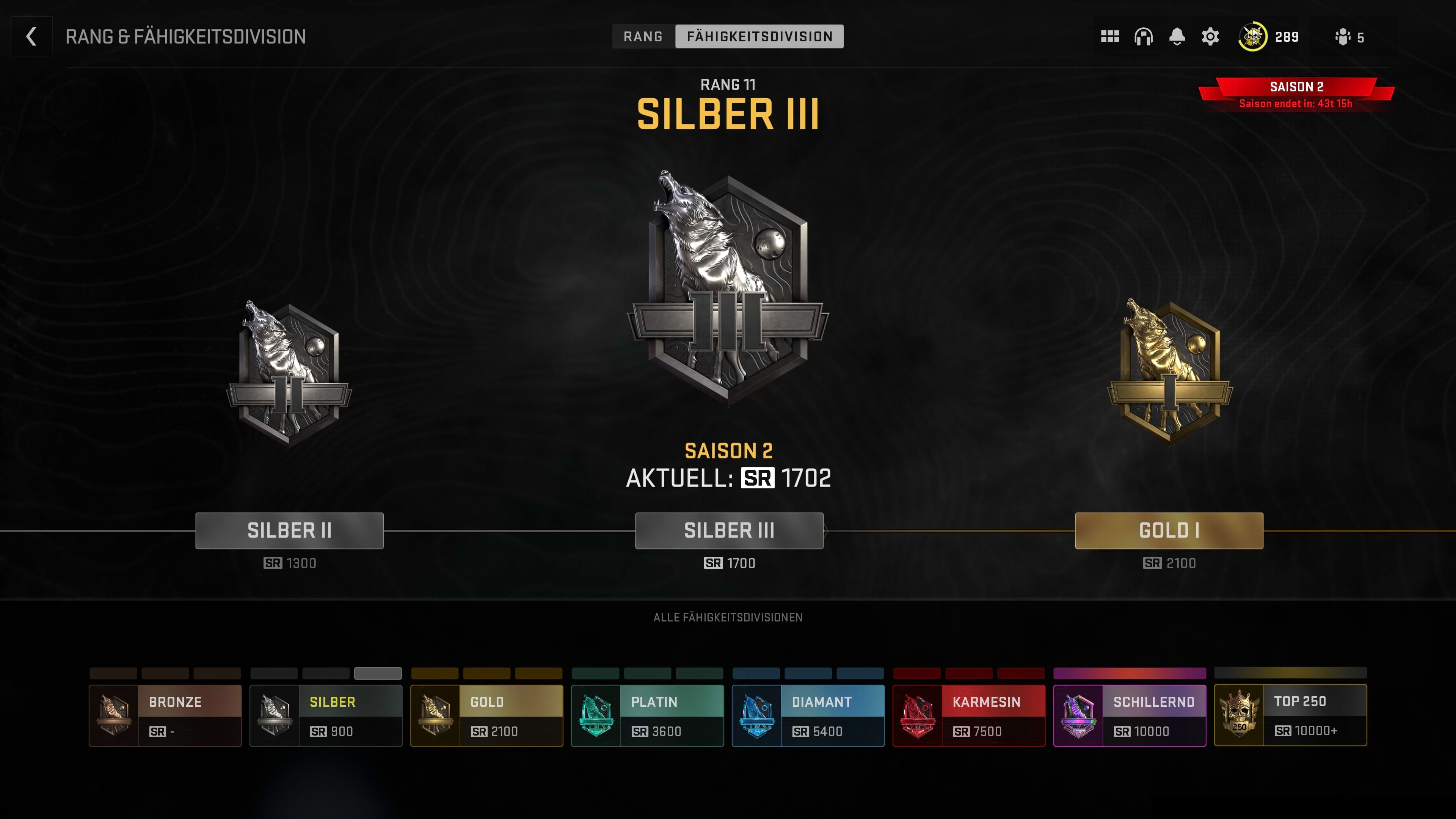The image size is (1456, 819).
Task: Open the player profile emblem
Action: [1252, 37]
